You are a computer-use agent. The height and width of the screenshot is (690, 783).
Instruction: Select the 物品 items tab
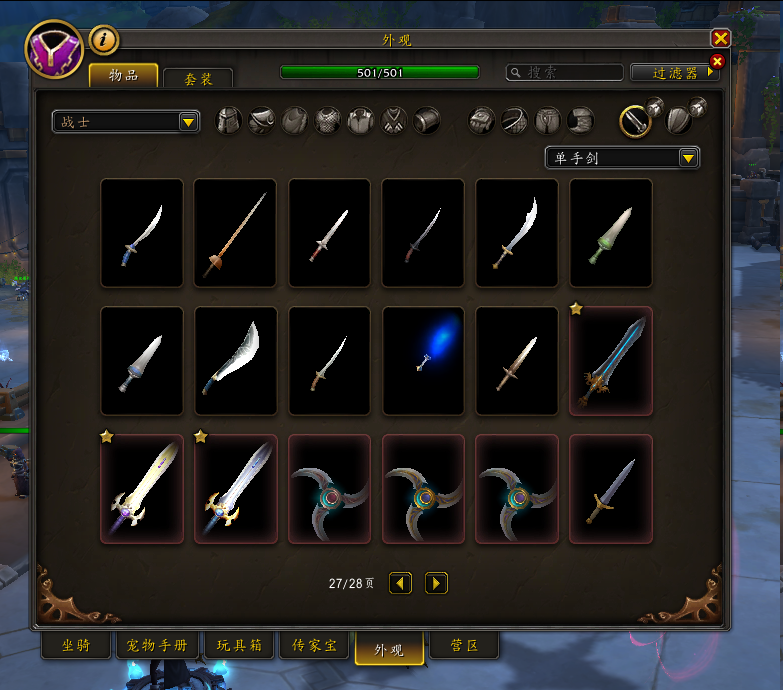pos(124,76)
